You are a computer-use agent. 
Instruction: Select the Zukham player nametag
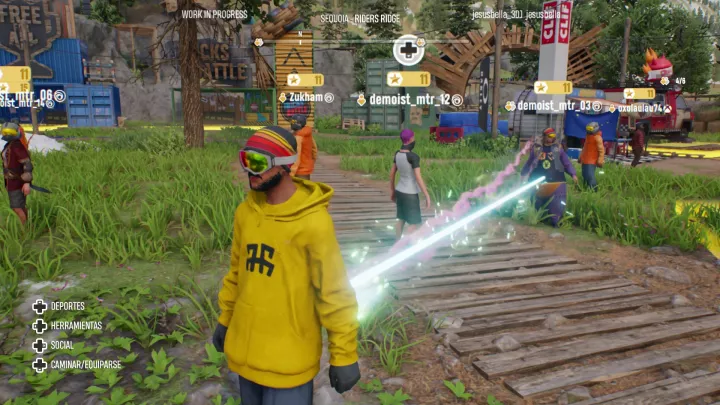coord(306,98)
